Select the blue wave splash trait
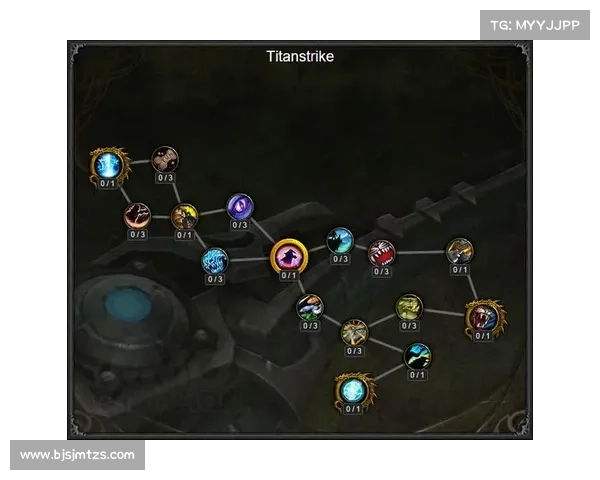The width and height of the screenshot is (600, 480). [215, 261]
